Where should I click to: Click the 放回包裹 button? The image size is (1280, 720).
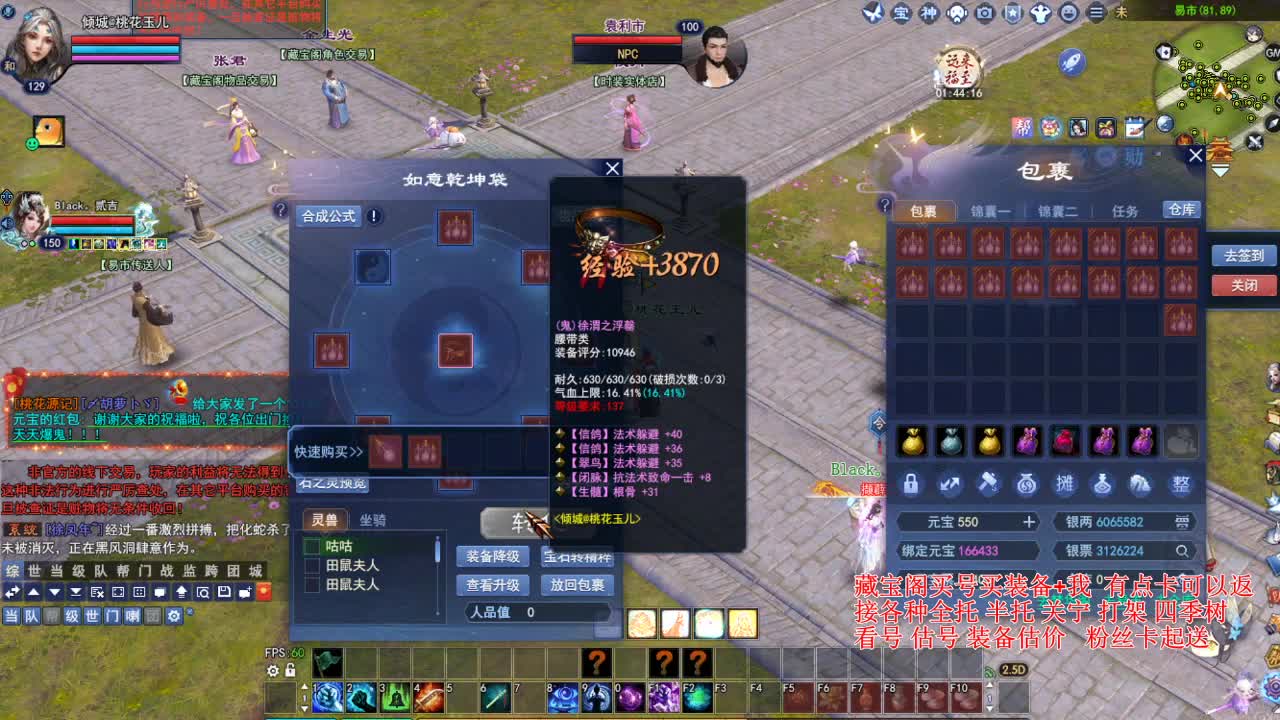577,586
